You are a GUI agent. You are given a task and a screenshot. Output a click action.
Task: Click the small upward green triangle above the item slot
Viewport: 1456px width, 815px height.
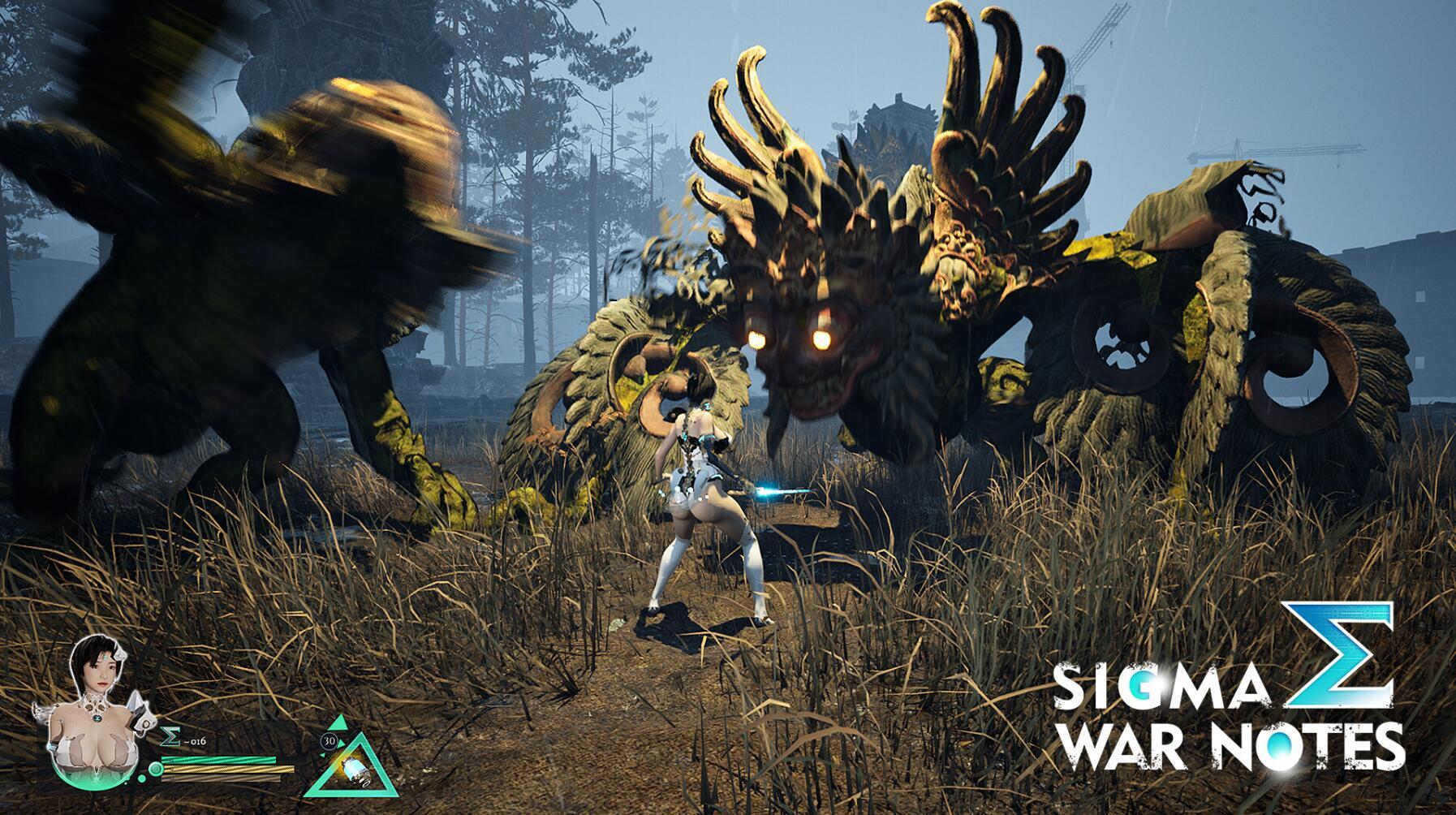pos(338,721)
